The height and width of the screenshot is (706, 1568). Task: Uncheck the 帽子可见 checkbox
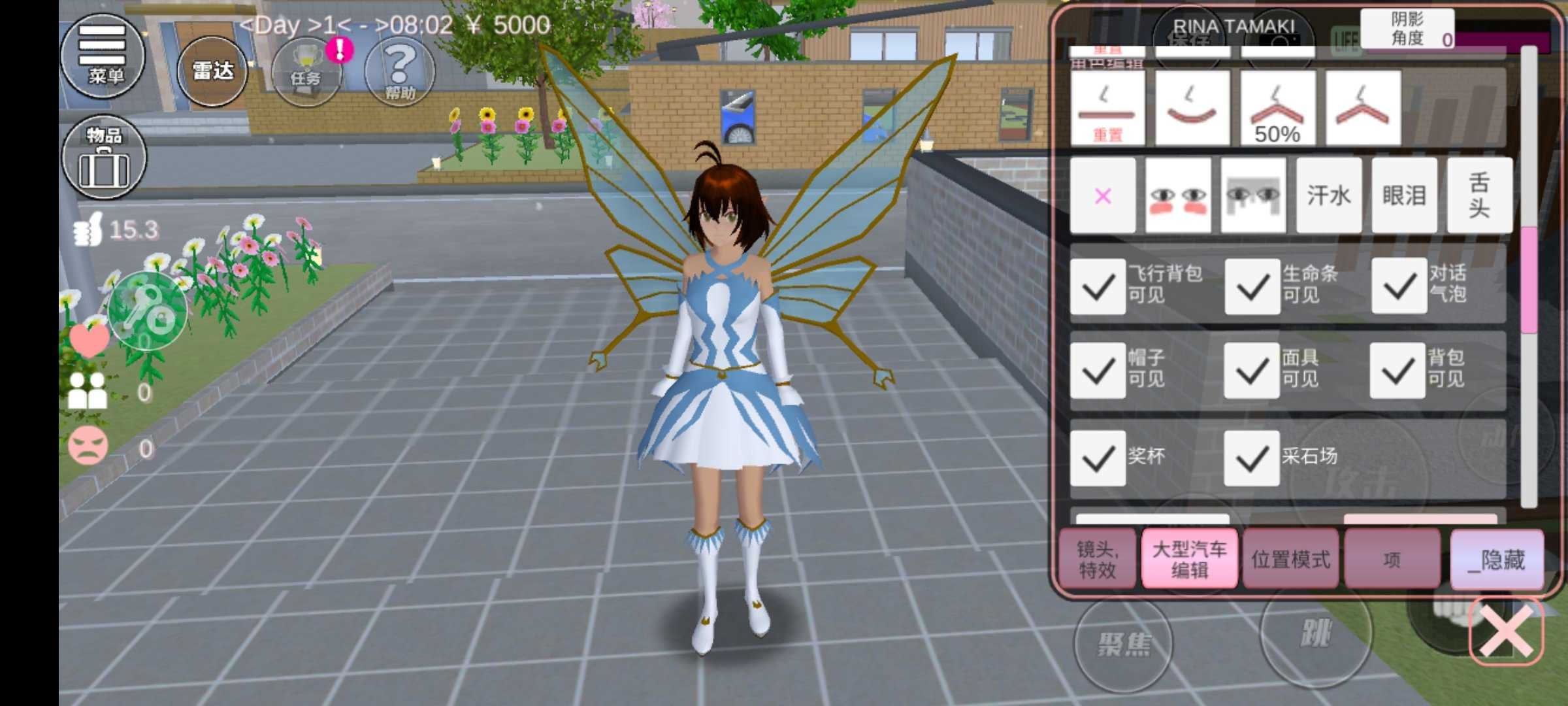click(1098, 371)
